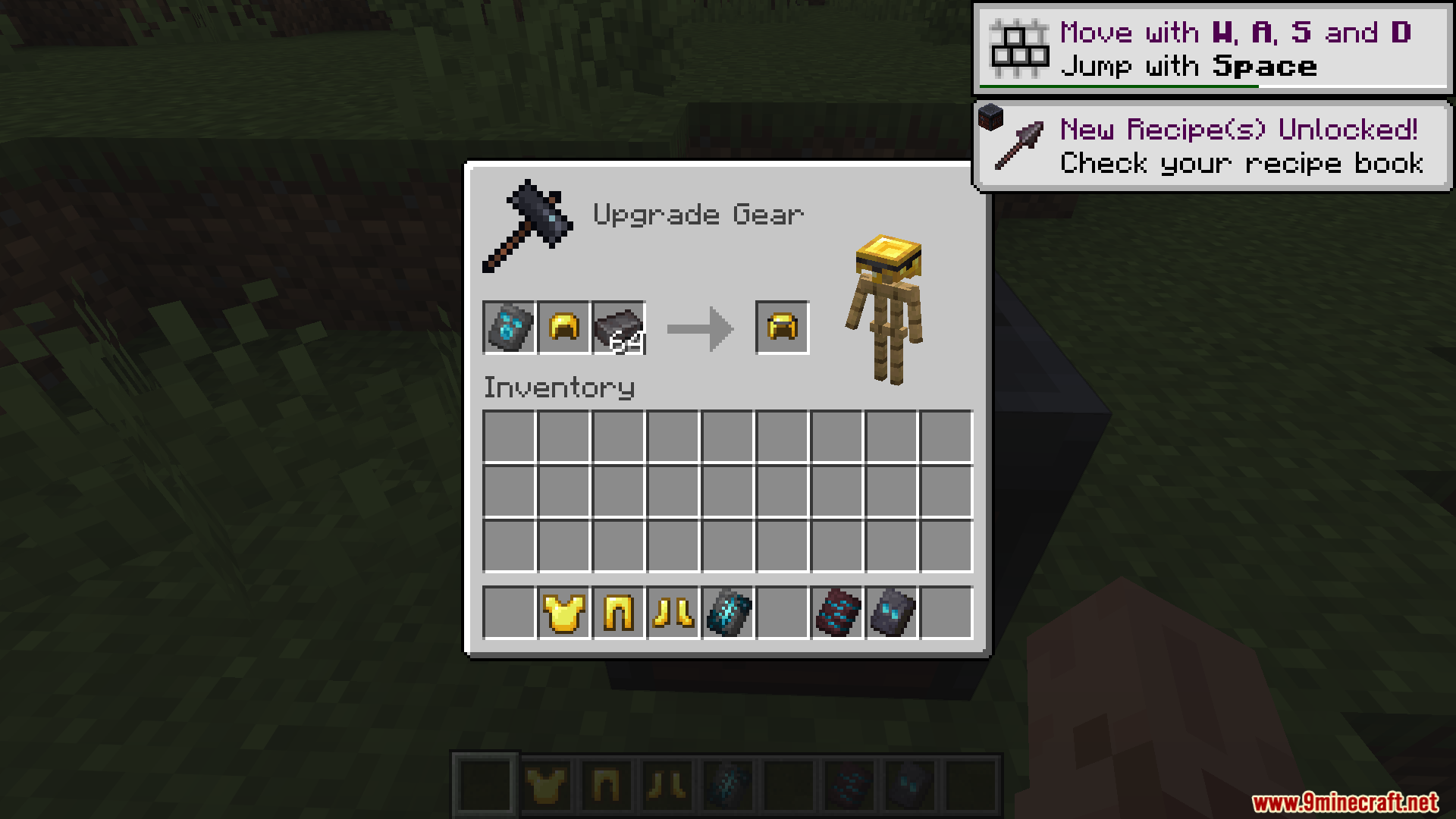Take the upgraded helmet from the output slot
Viewport: 1456px width, 819px height.
[x=782, y=328]
